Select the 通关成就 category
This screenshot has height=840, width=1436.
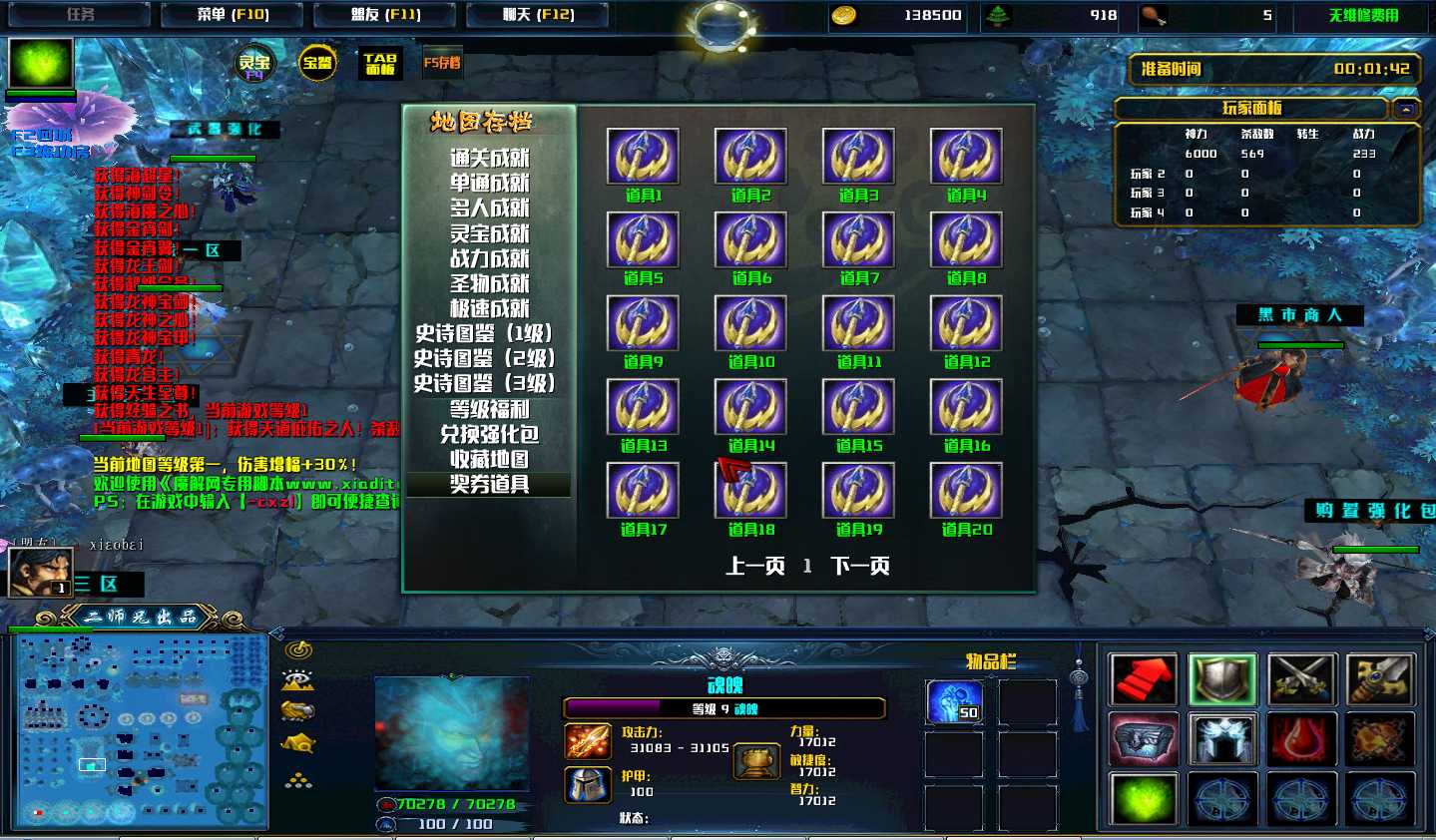[x=489, y=158]
